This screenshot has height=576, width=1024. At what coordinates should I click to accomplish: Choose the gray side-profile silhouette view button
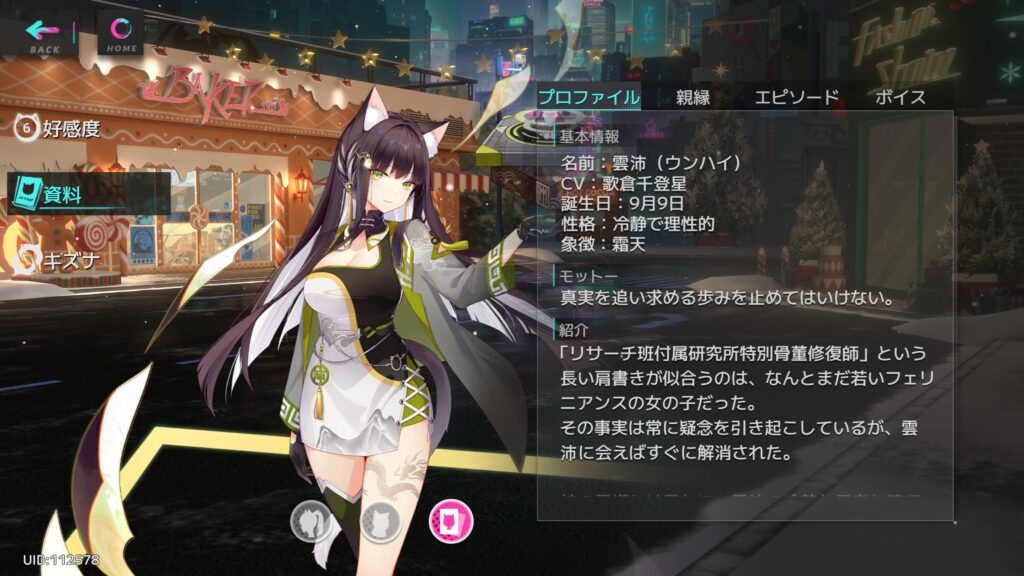pos(311,520)
